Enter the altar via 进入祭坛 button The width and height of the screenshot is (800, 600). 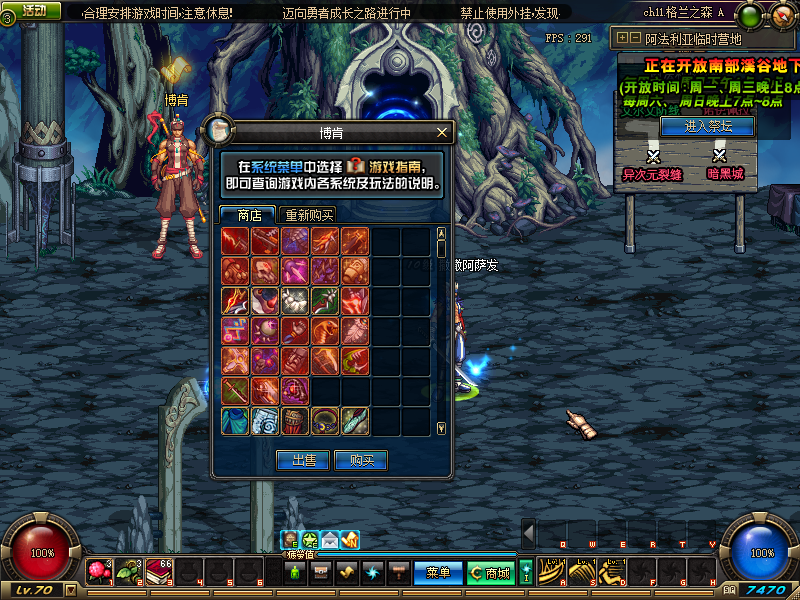pyautogui.click(x=708, y=127)
